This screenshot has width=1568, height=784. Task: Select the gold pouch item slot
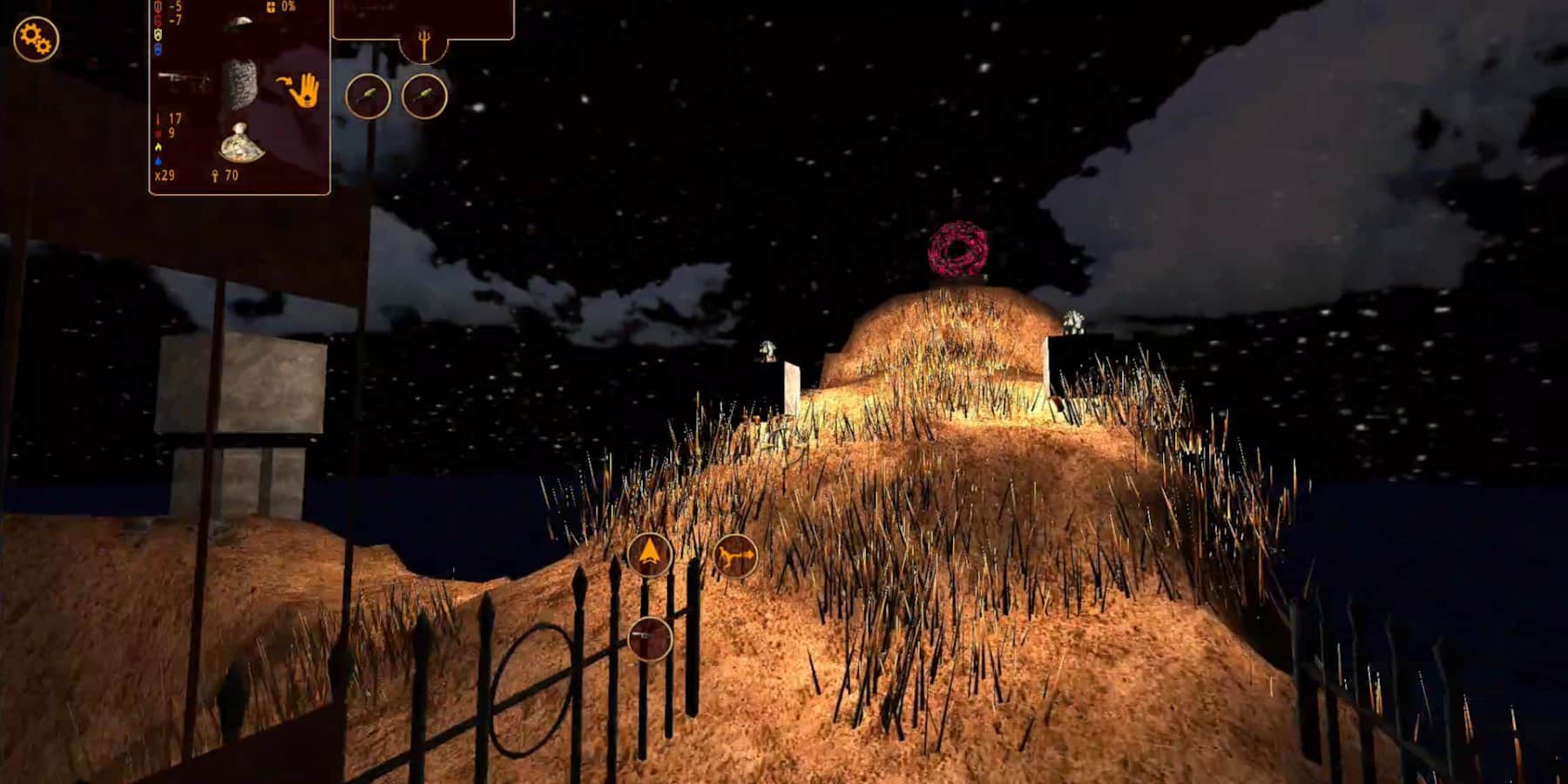(x=240, y=144)
